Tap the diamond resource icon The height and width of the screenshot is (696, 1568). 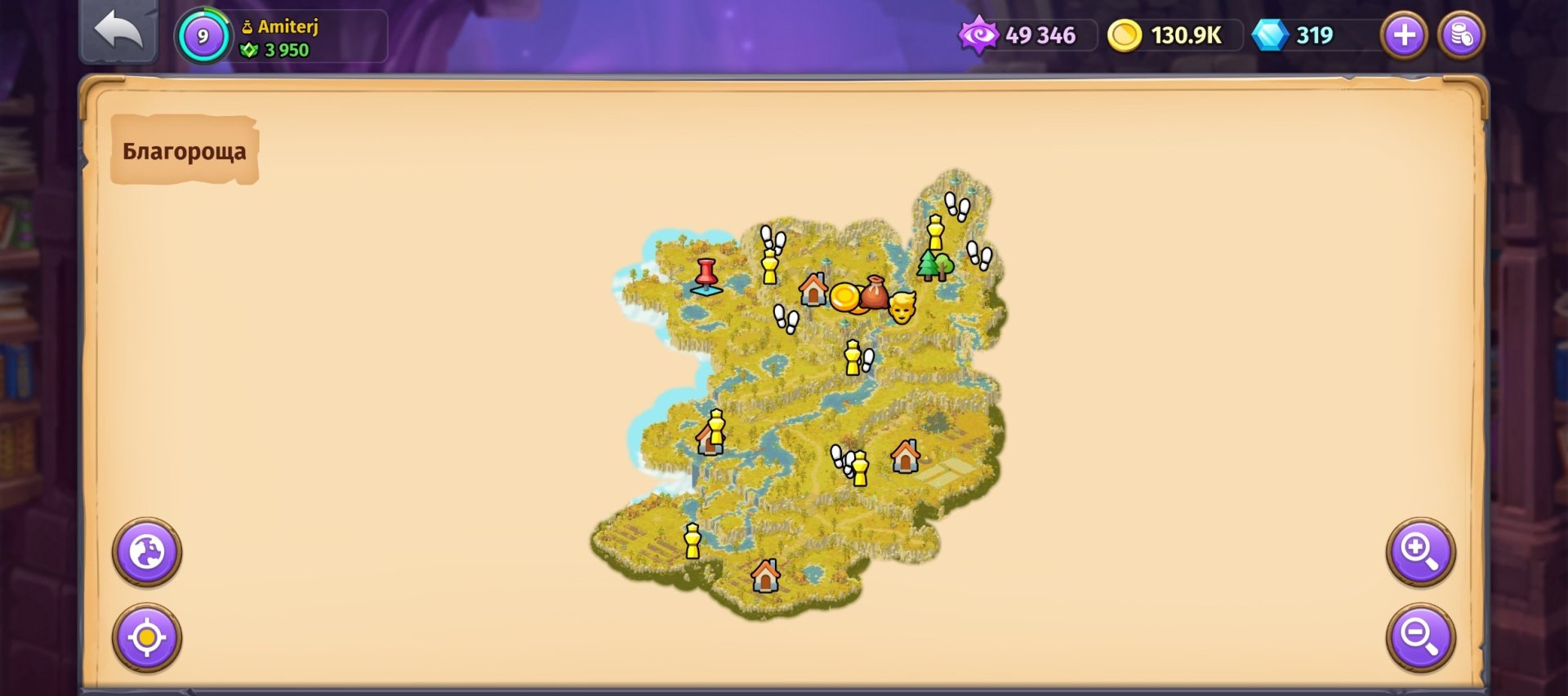(x=1272, y=35)
